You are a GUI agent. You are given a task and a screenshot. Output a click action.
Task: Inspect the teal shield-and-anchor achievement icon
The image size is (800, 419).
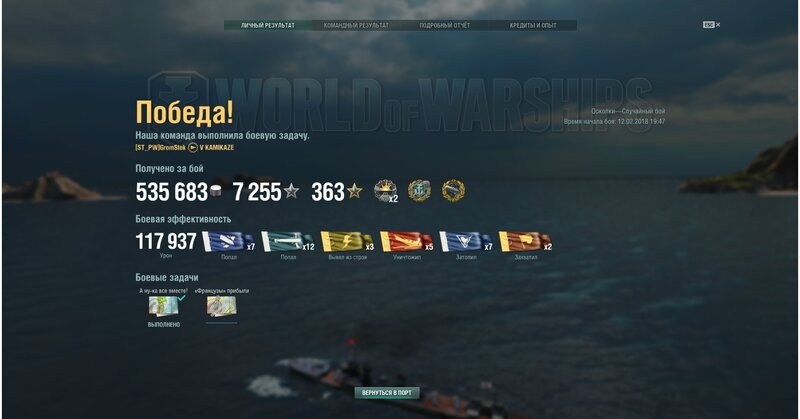[420, 190]
